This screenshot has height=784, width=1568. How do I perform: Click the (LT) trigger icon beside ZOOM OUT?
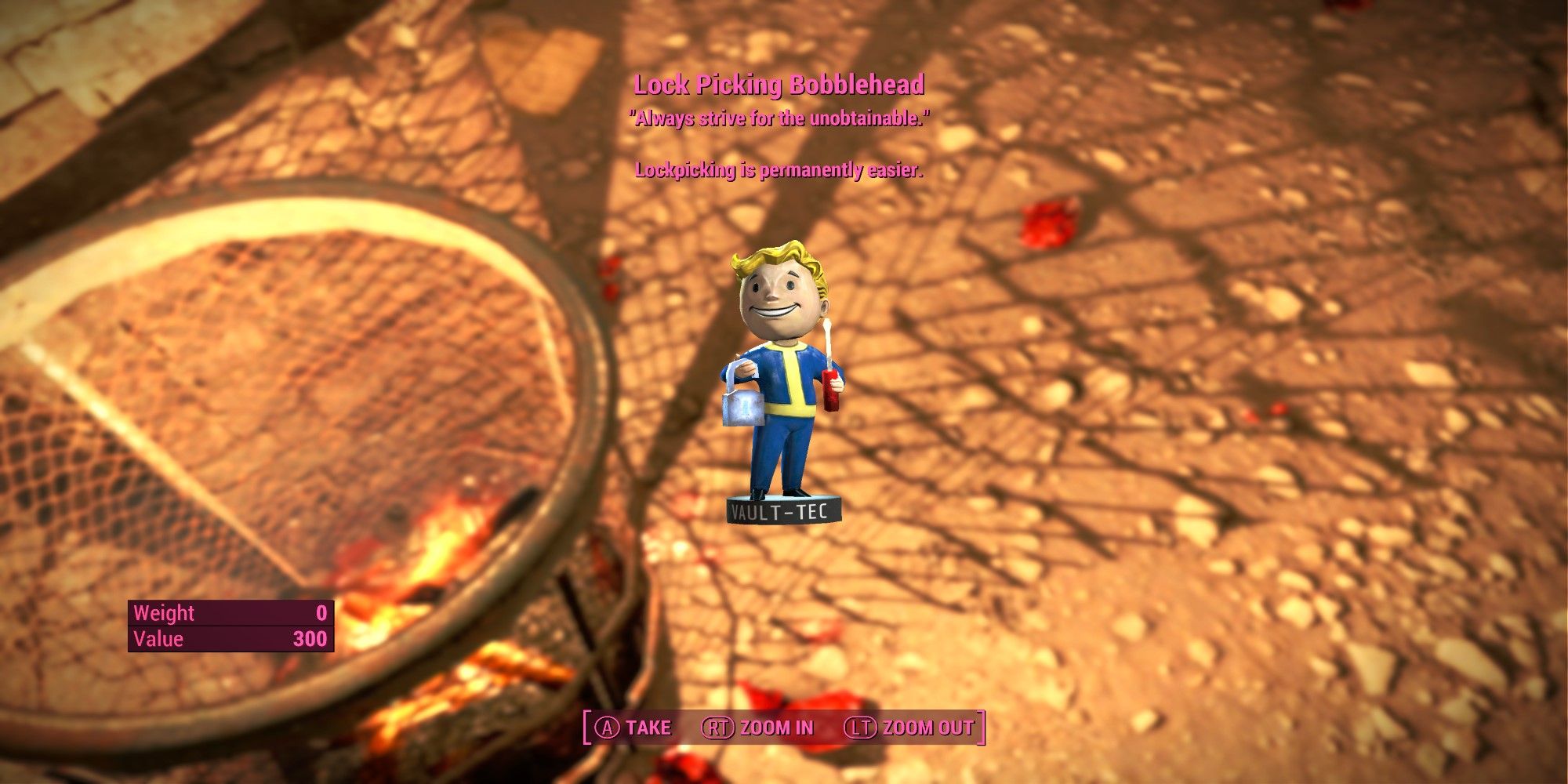862,727
